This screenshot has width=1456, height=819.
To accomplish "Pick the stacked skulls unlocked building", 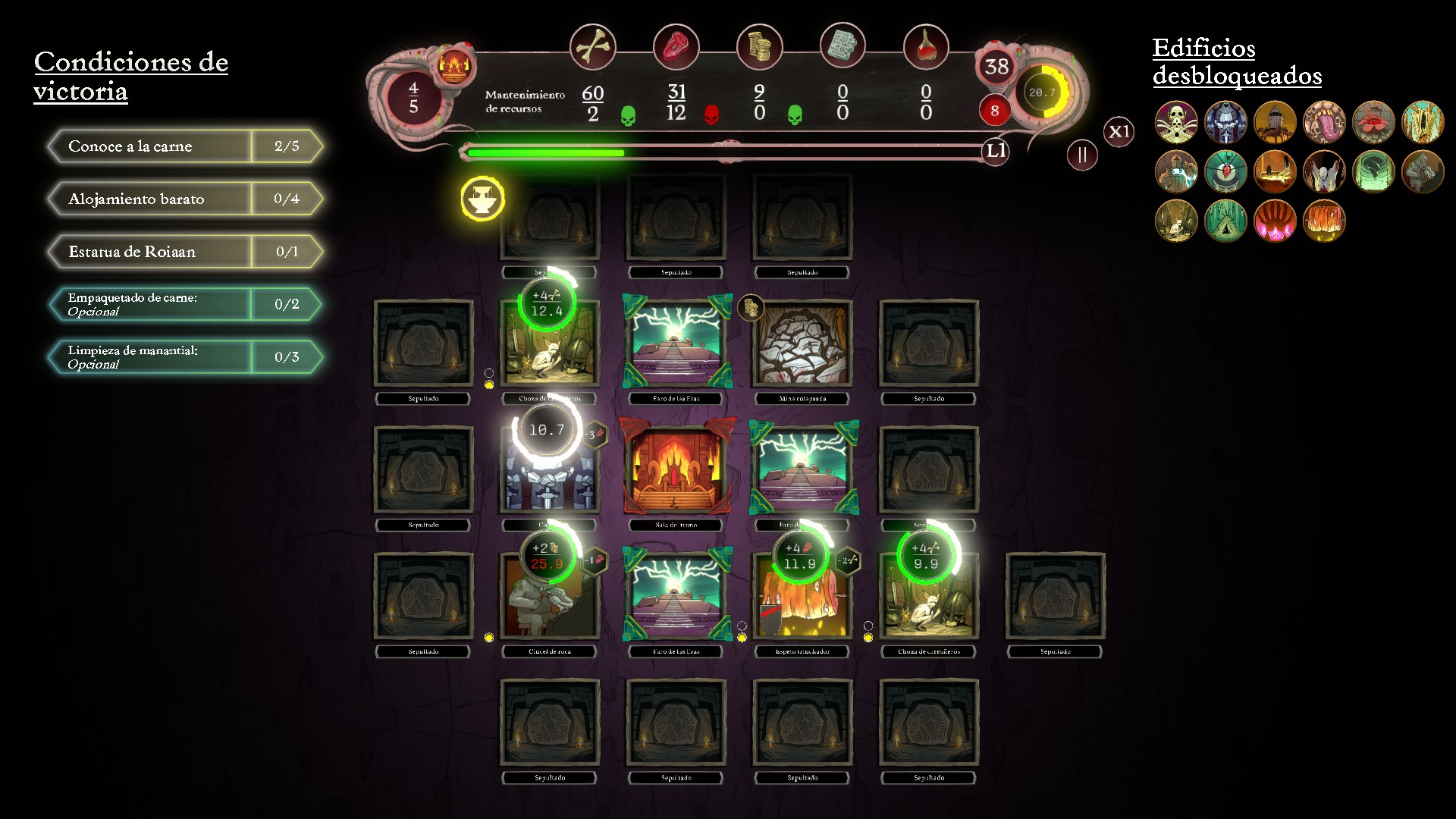I will click(1176, 122).
